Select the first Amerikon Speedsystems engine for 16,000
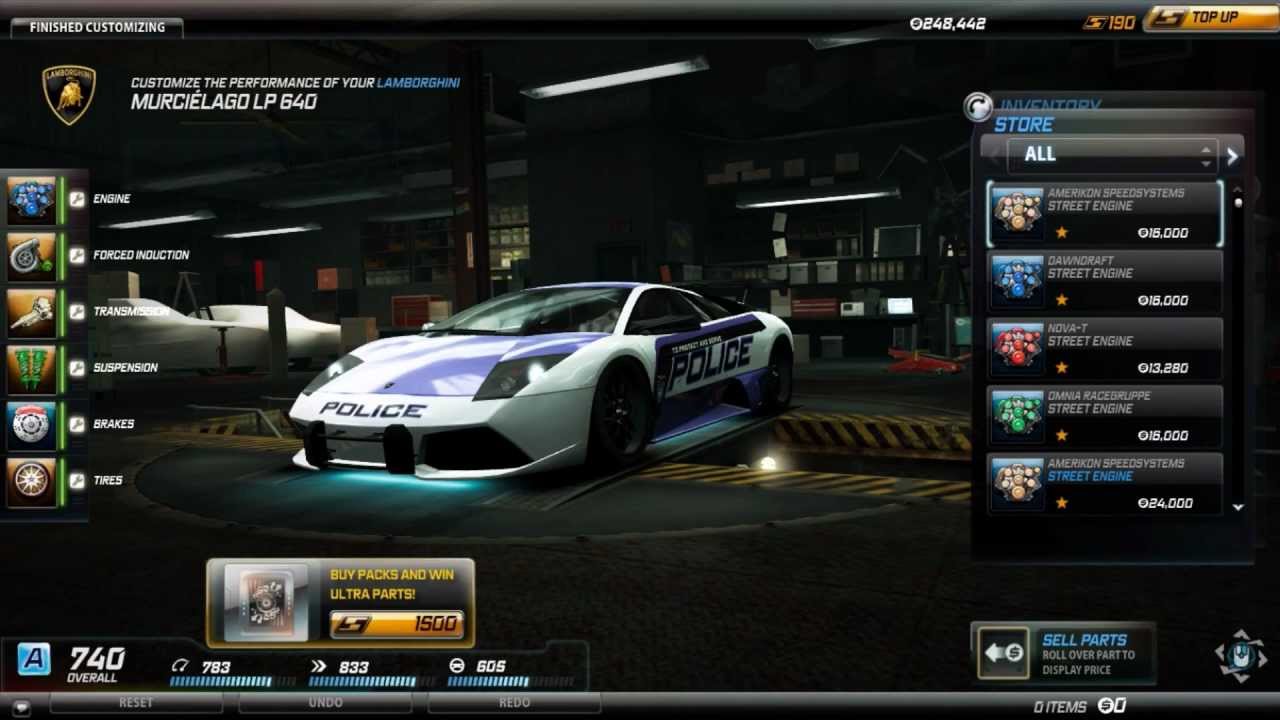 (x=1104, y=214)
